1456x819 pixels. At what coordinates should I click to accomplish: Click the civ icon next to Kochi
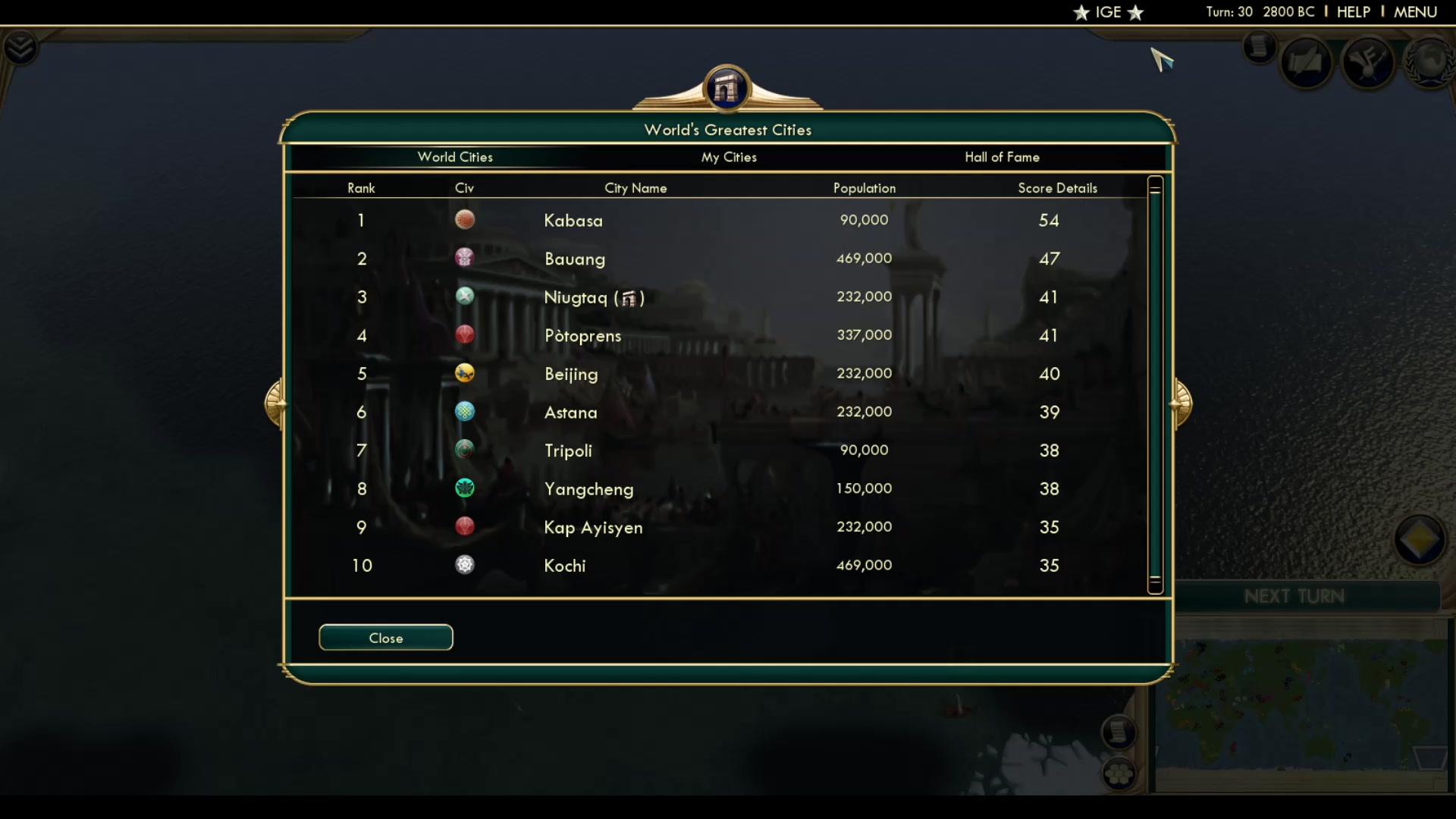pyautogui.click(x=465, y=564)
